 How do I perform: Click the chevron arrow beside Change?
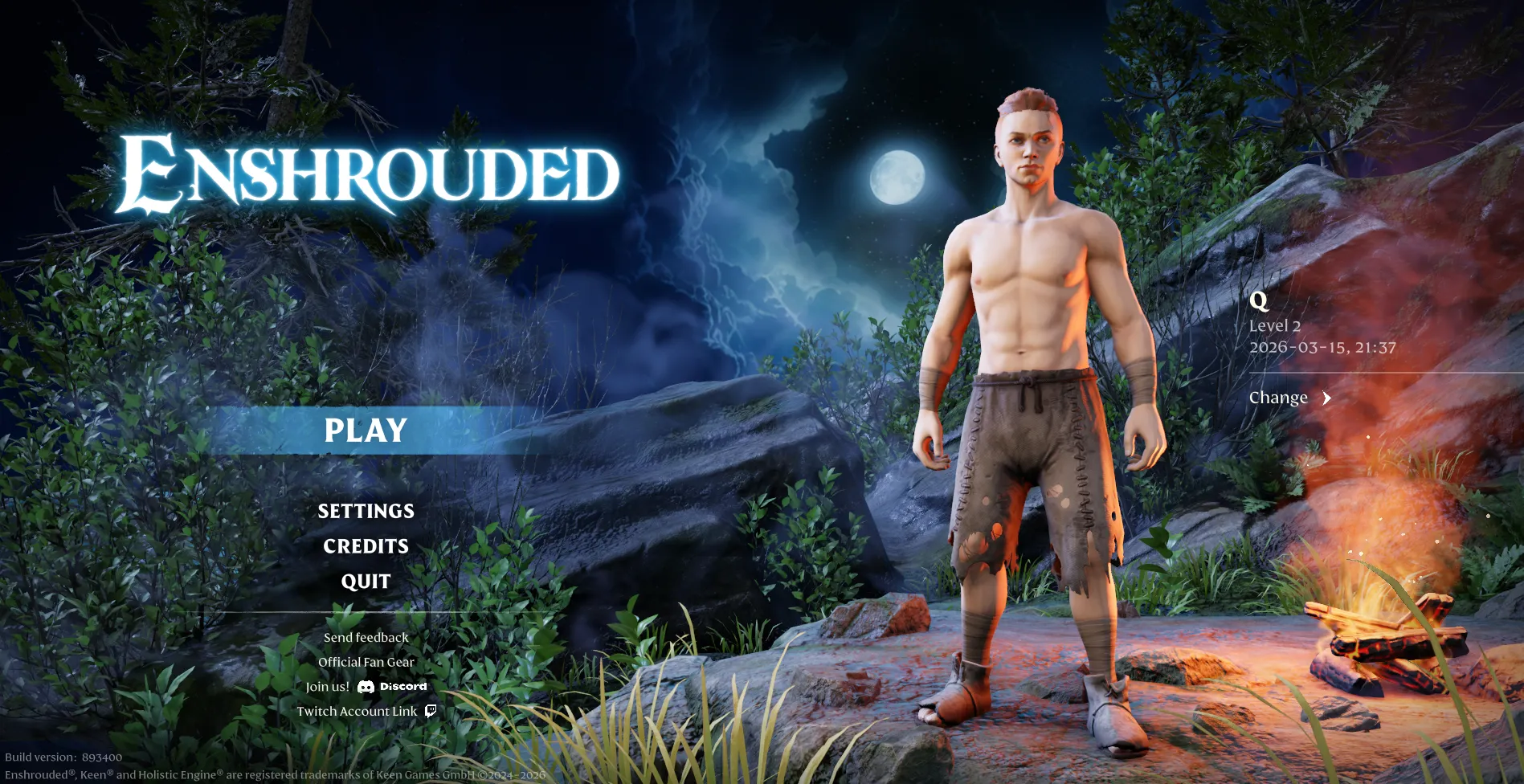(1326, 398)
